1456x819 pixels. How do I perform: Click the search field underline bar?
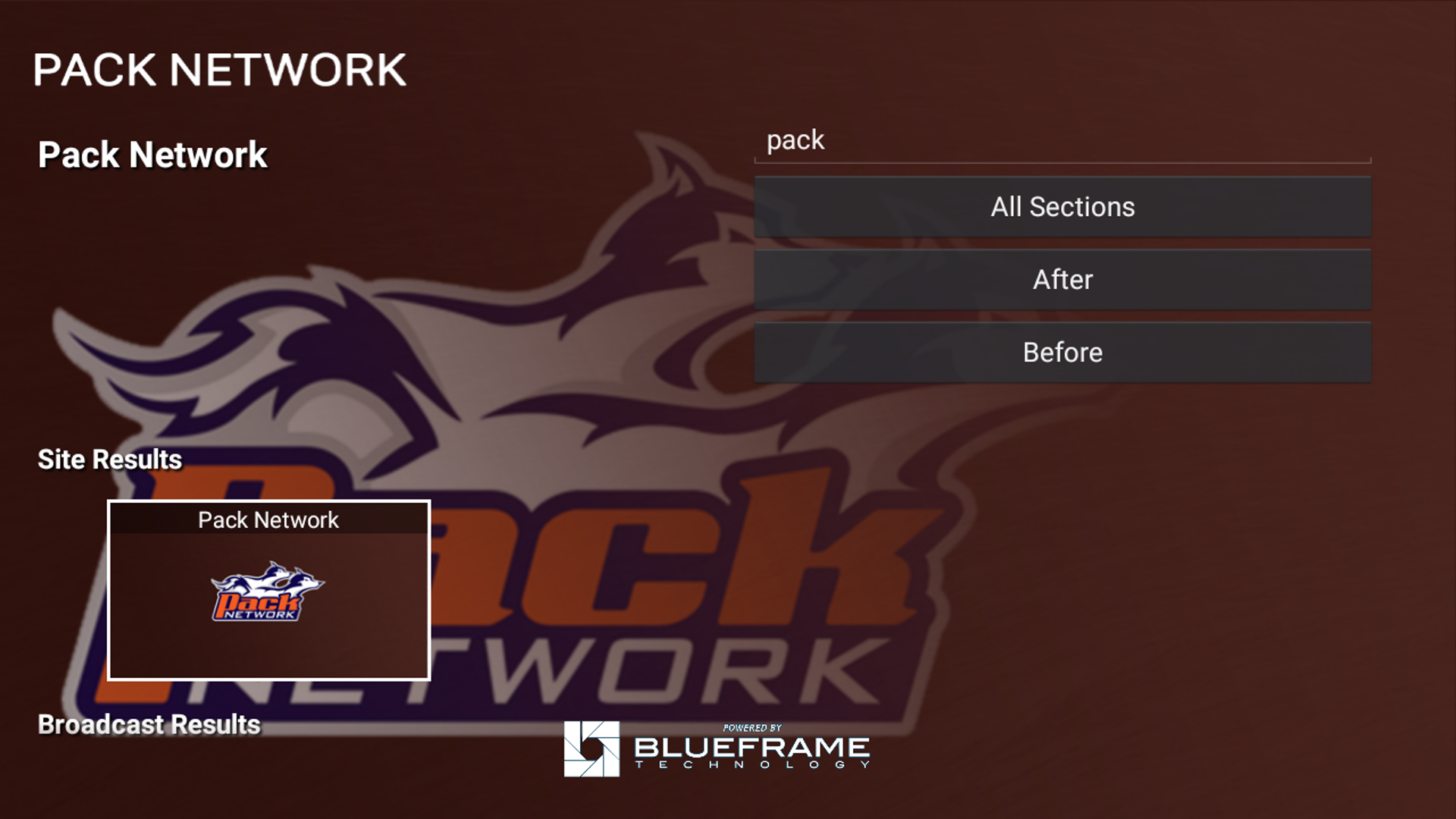[x=1062, y=160]
